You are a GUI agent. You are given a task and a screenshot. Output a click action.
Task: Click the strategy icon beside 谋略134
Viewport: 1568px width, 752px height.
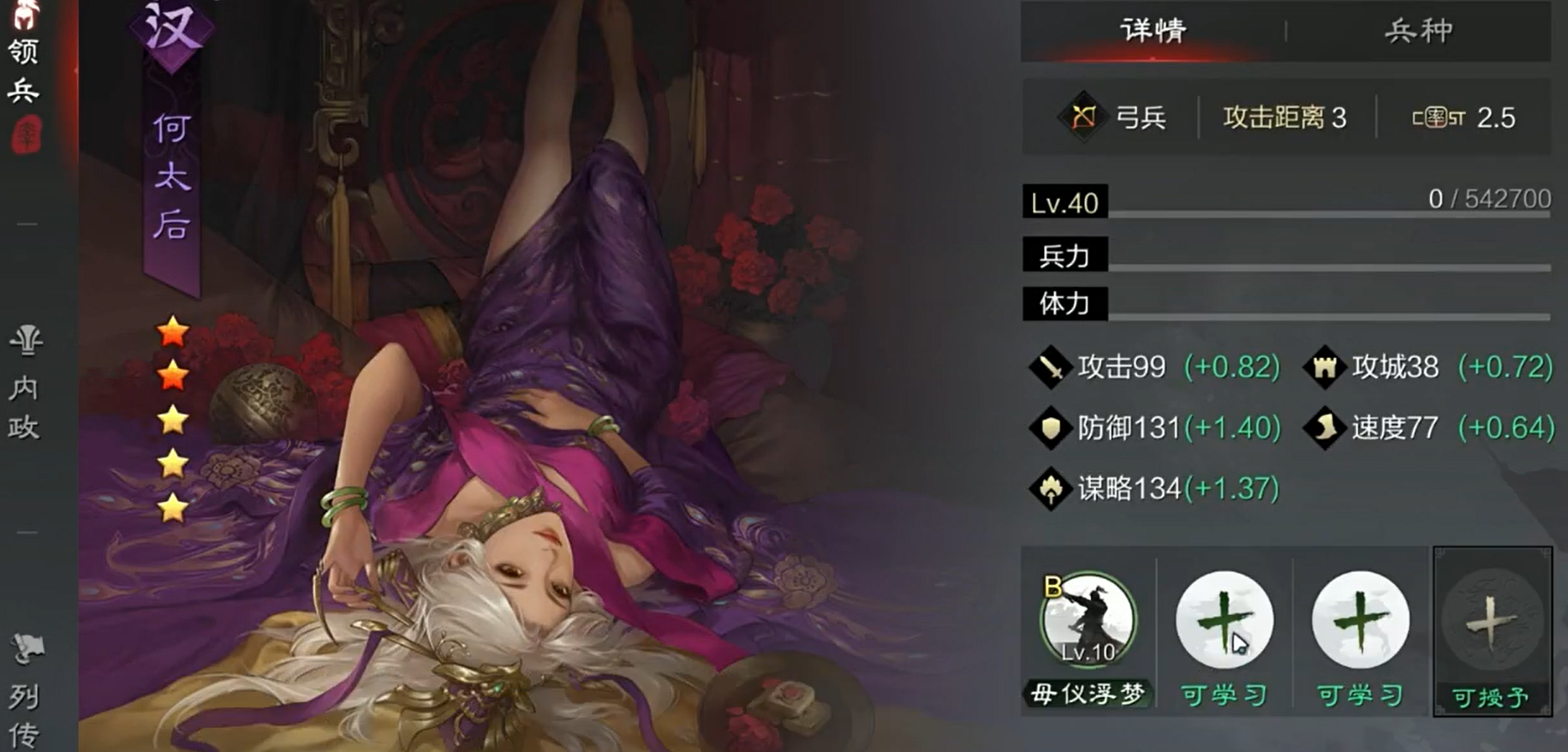point(1049,486)
